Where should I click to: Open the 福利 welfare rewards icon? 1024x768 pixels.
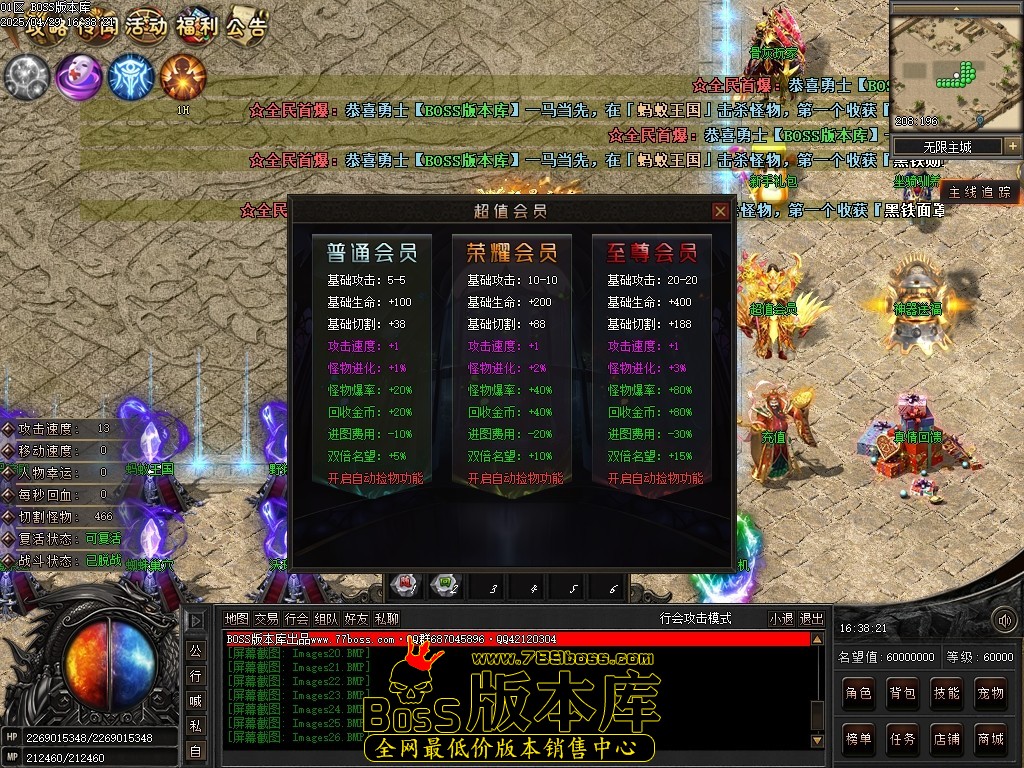[x=196, y=27]
